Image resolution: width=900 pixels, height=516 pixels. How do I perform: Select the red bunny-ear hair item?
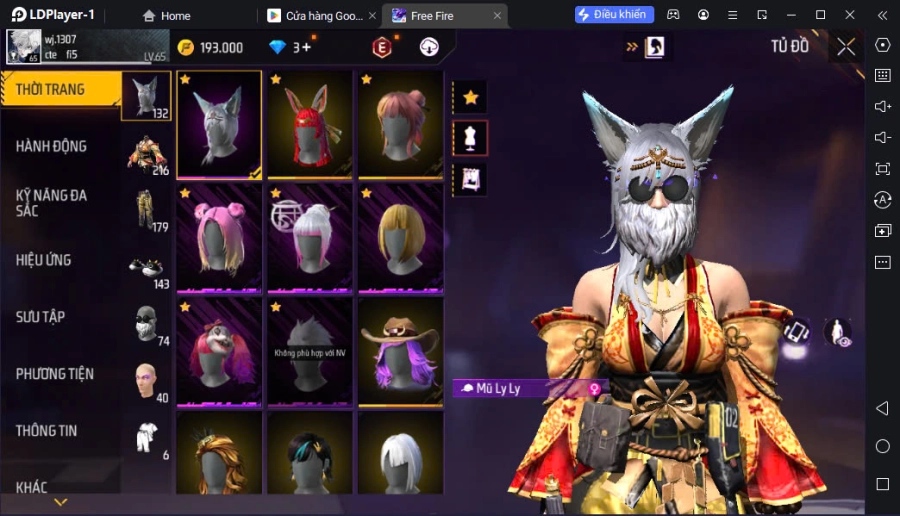click(x=310, y=125)
